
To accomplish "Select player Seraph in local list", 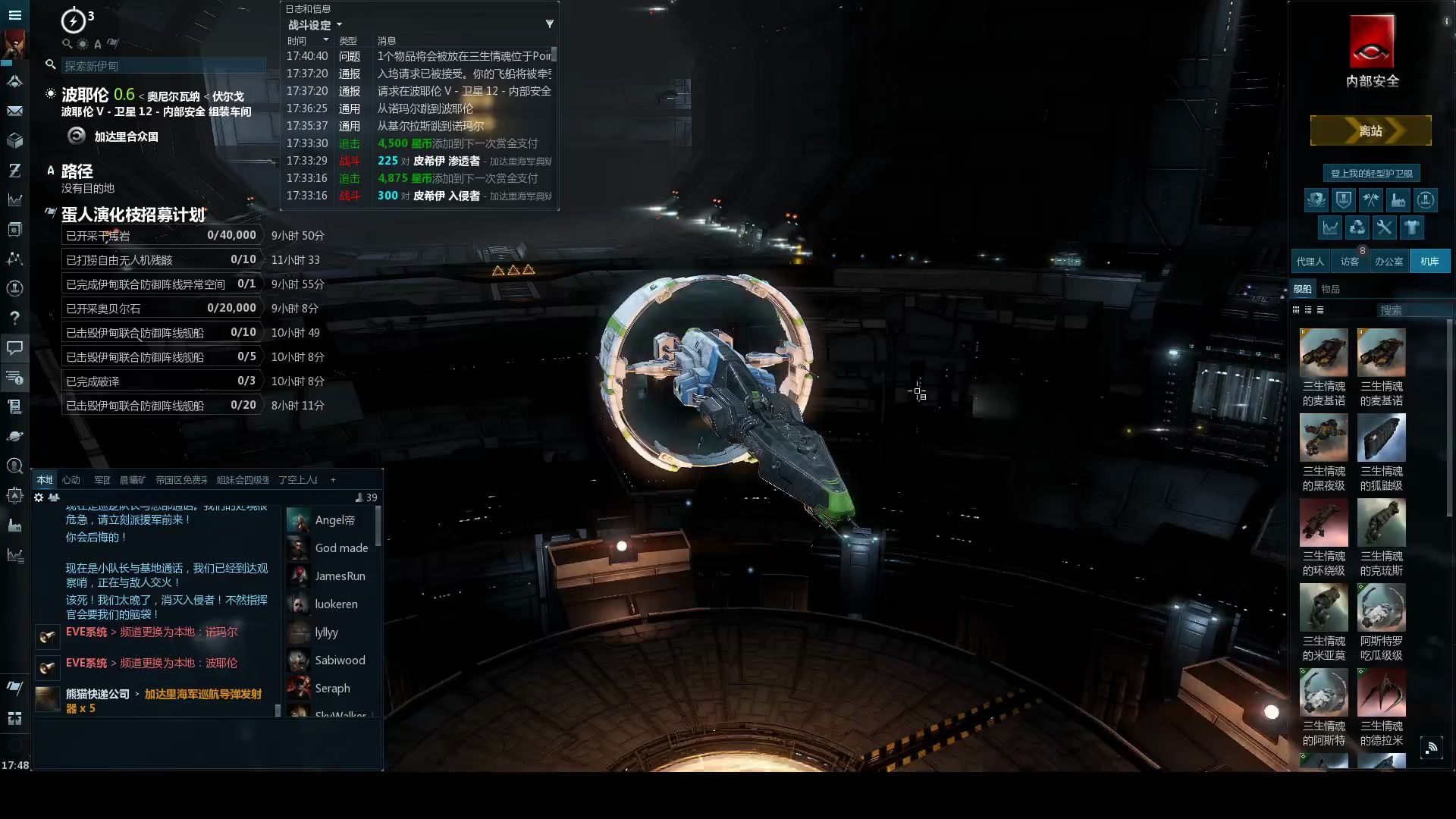I will tap(332, 689).
